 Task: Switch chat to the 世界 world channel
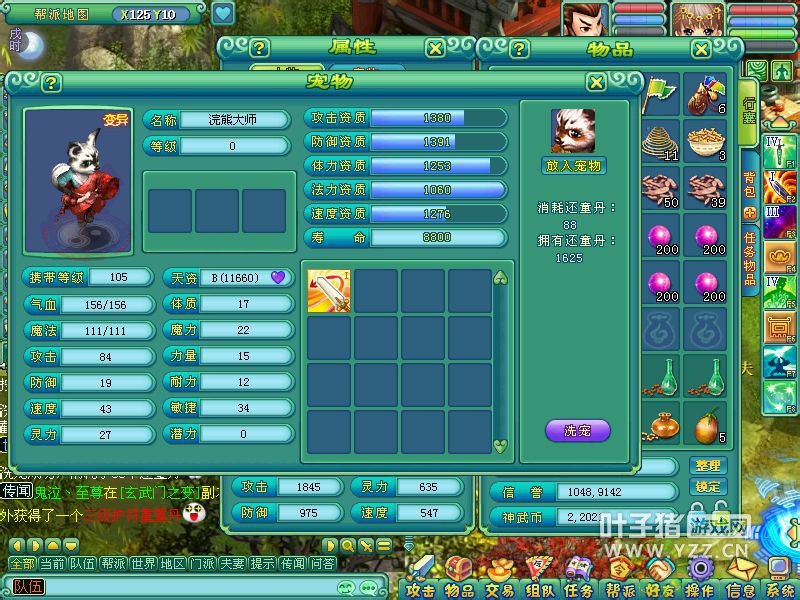tap(144, 563)
